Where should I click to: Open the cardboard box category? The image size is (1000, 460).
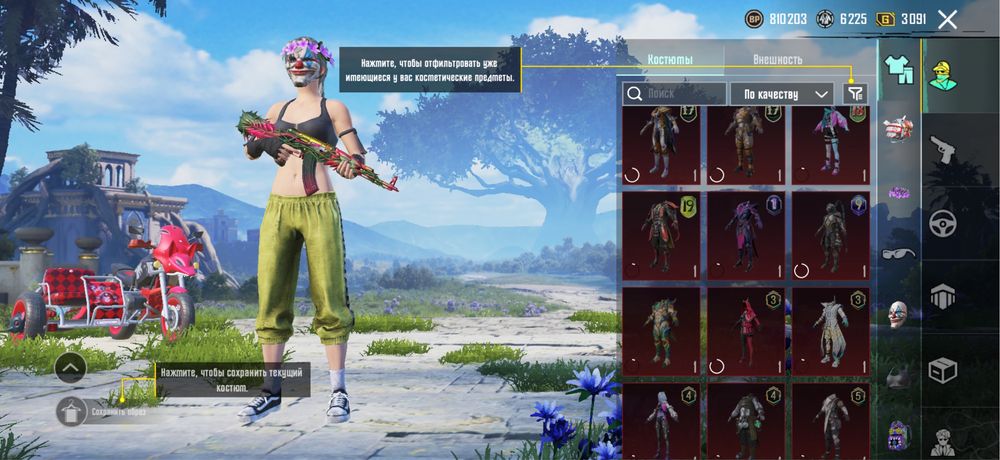click(x=942, y=371)
